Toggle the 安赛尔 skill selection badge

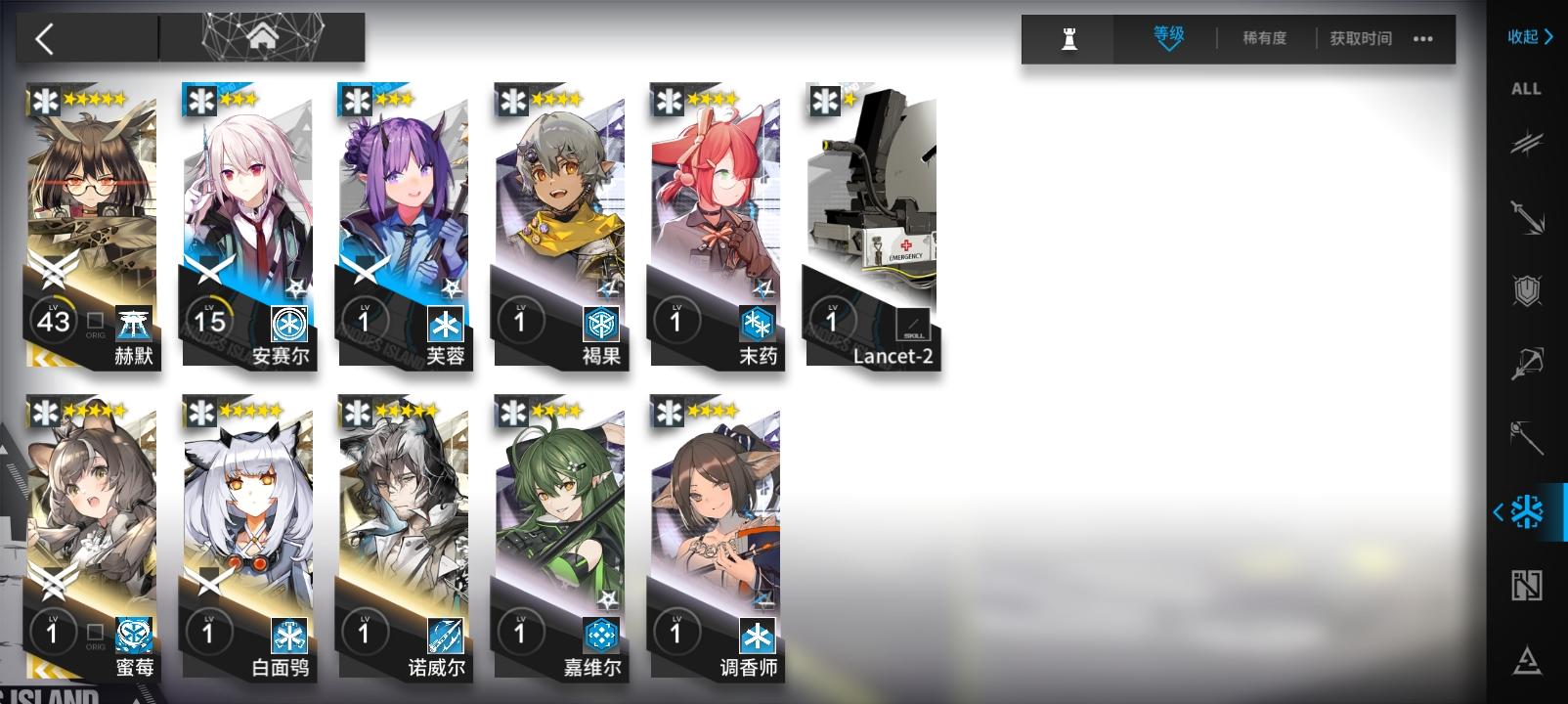pos(287,324)
